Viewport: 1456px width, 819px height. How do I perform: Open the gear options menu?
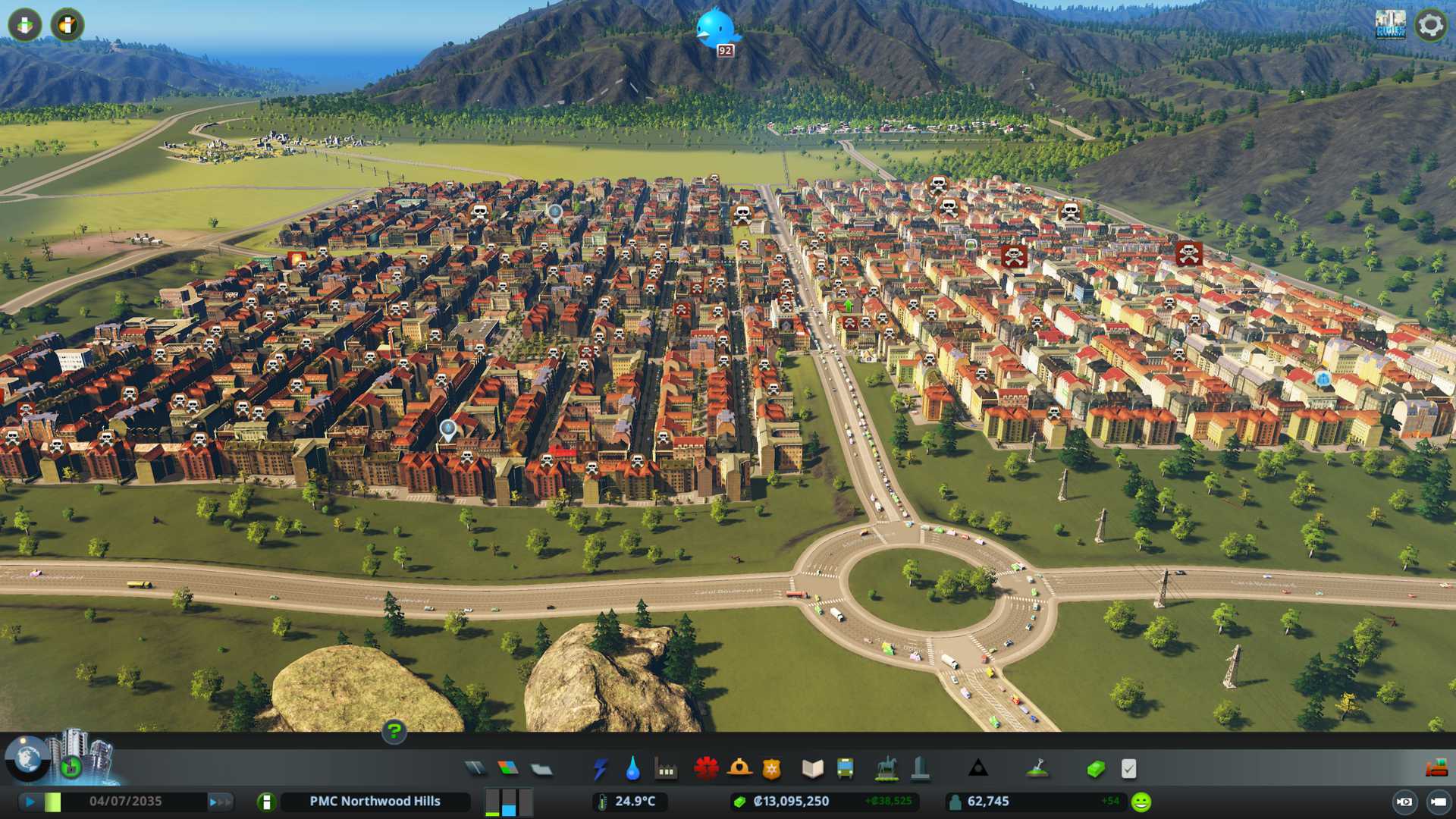coord(1430,25)
